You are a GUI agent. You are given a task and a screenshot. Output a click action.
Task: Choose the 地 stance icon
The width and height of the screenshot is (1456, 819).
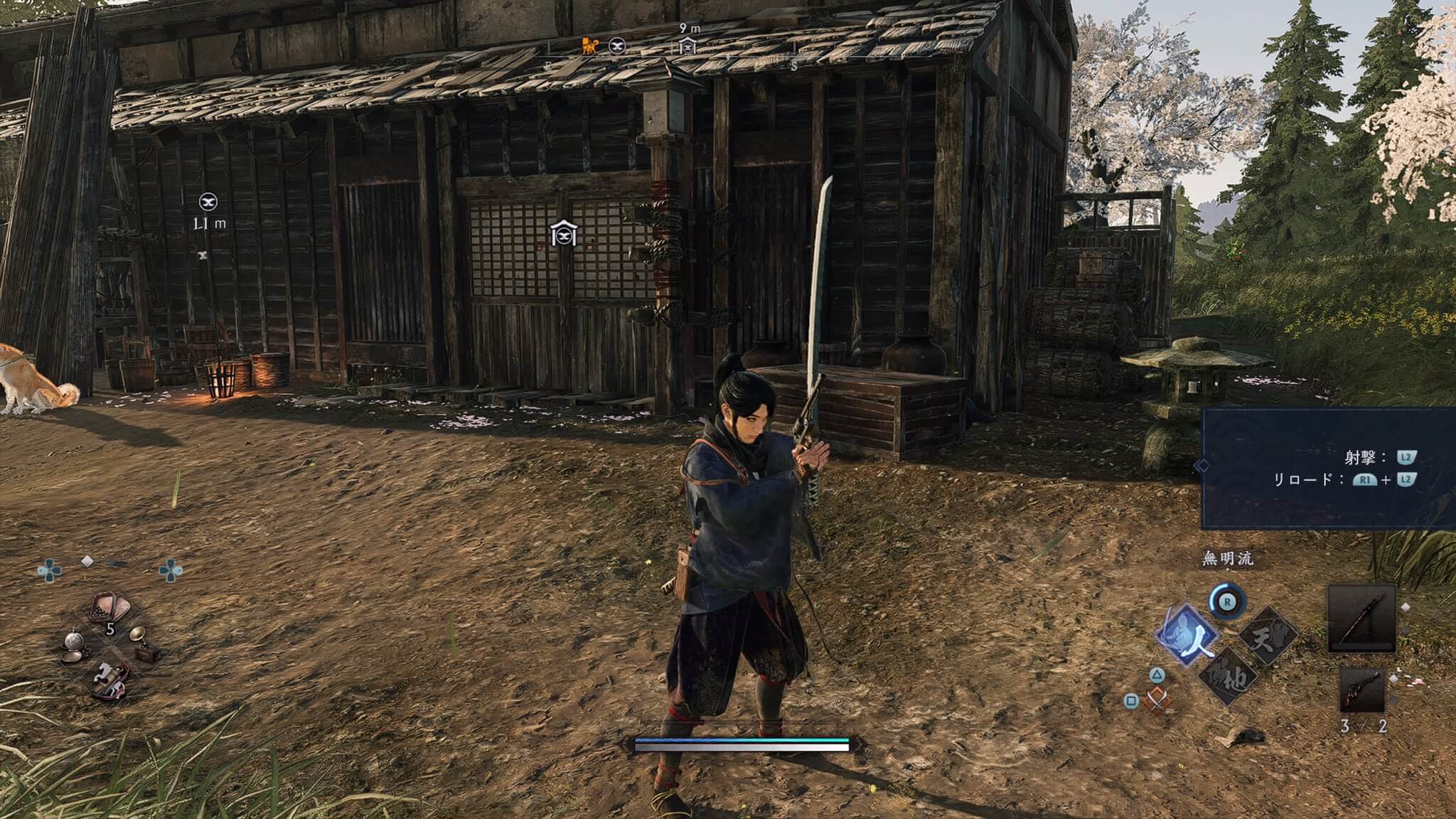(x=1228, y=676)
